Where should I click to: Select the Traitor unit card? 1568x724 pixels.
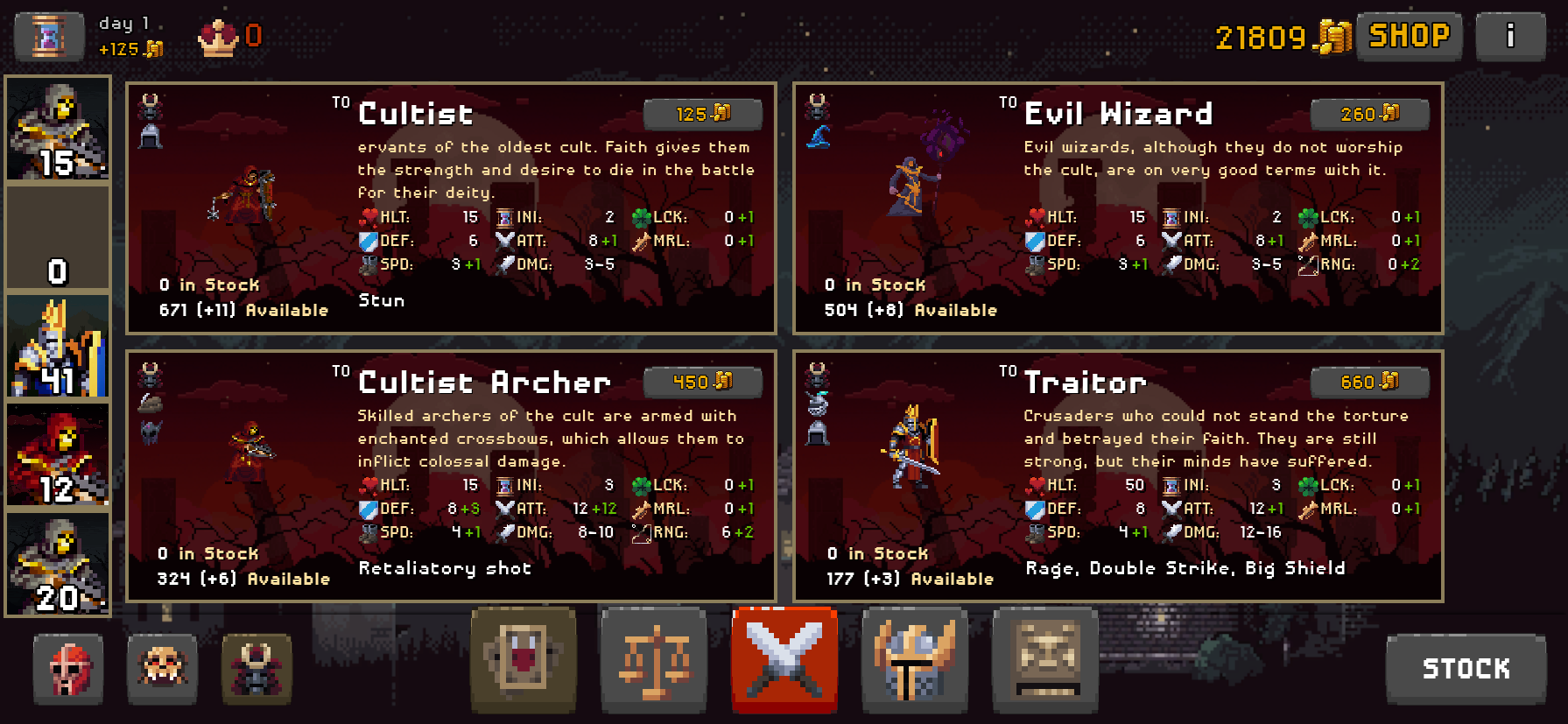point(1117,476)
